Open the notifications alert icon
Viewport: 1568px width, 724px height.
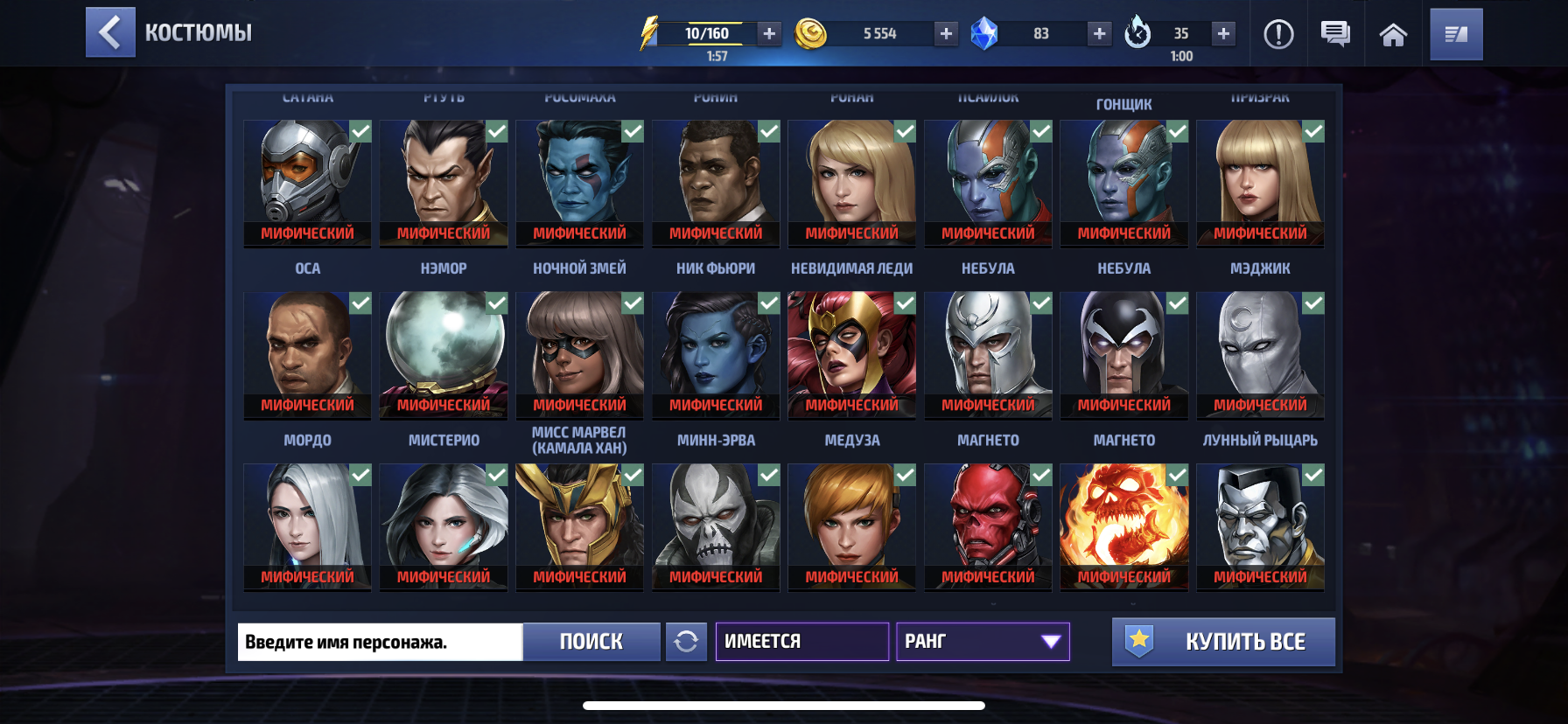coord(1278,33)
